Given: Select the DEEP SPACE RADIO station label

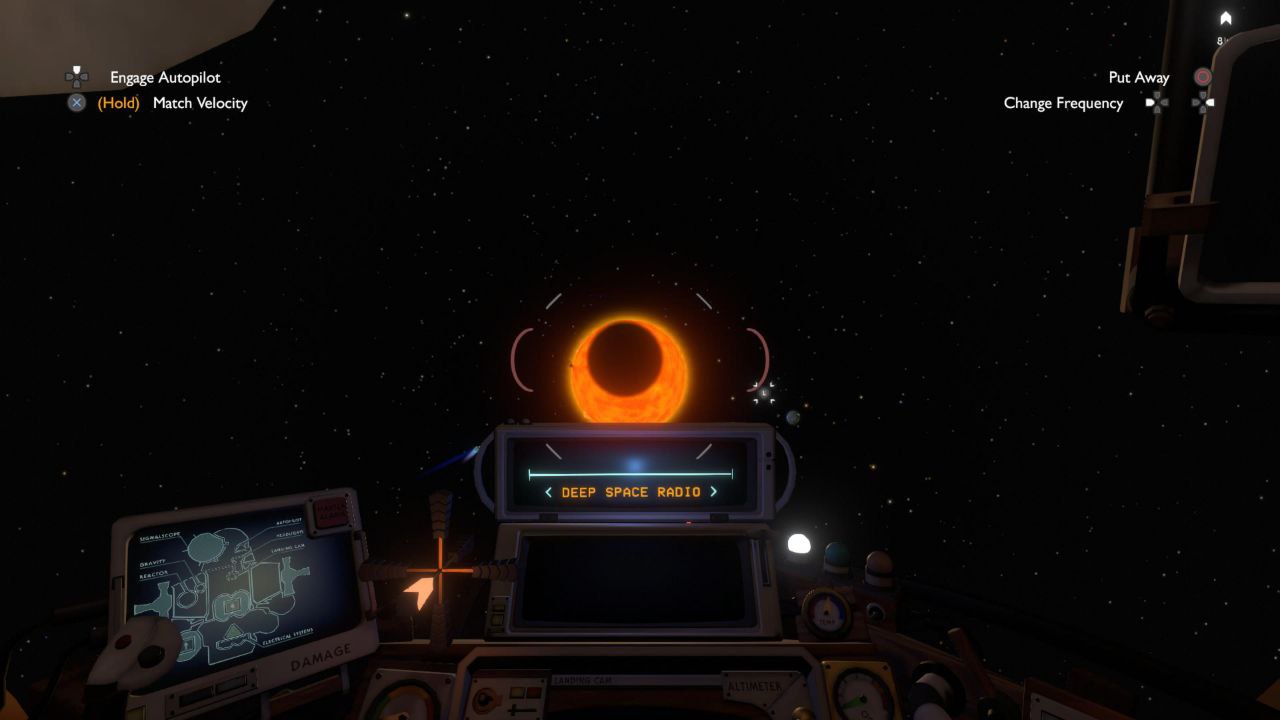Looking at the screenshot, I should 631,492.
